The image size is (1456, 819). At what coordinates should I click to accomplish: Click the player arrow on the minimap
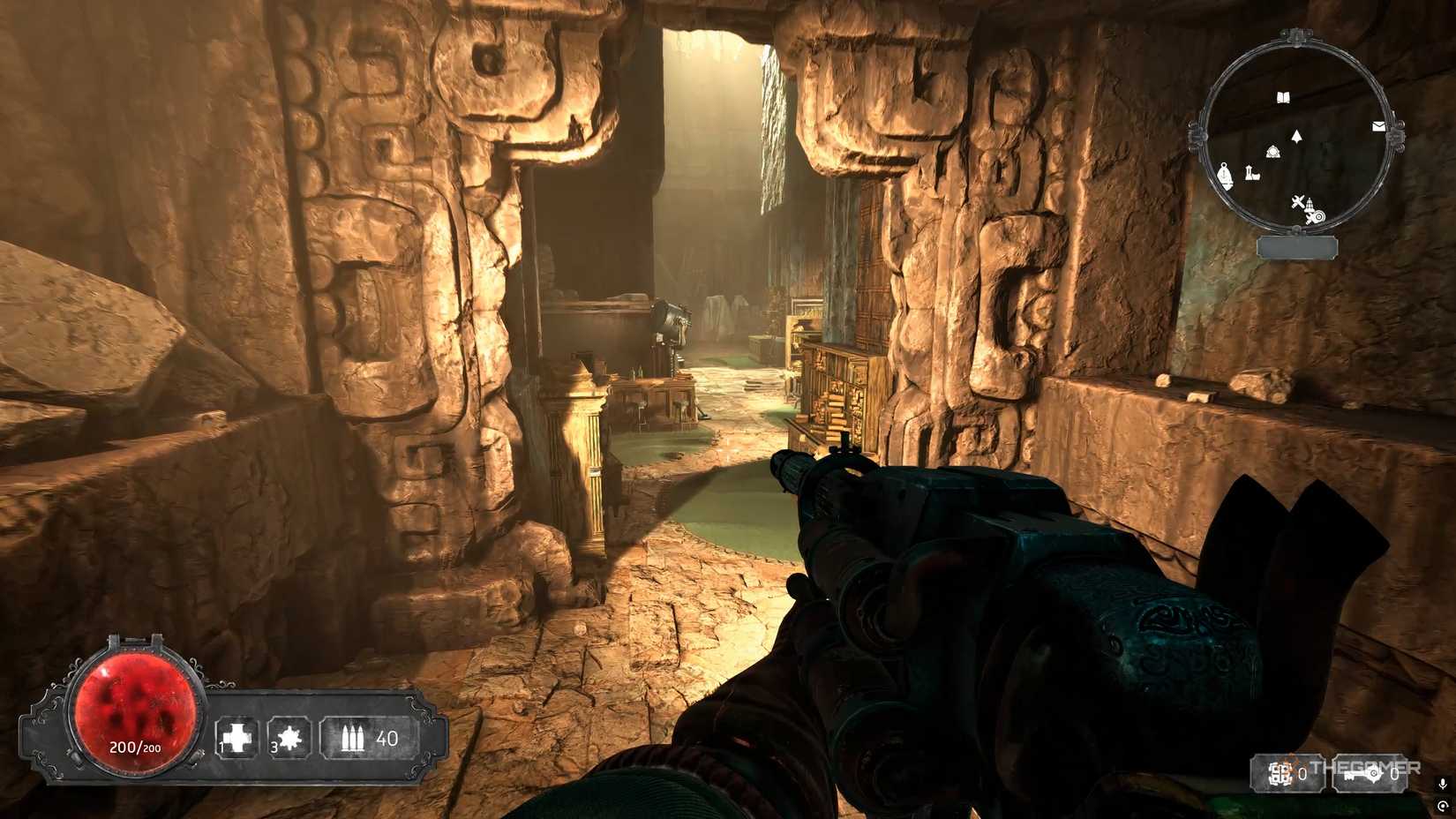click(1296, 137)
